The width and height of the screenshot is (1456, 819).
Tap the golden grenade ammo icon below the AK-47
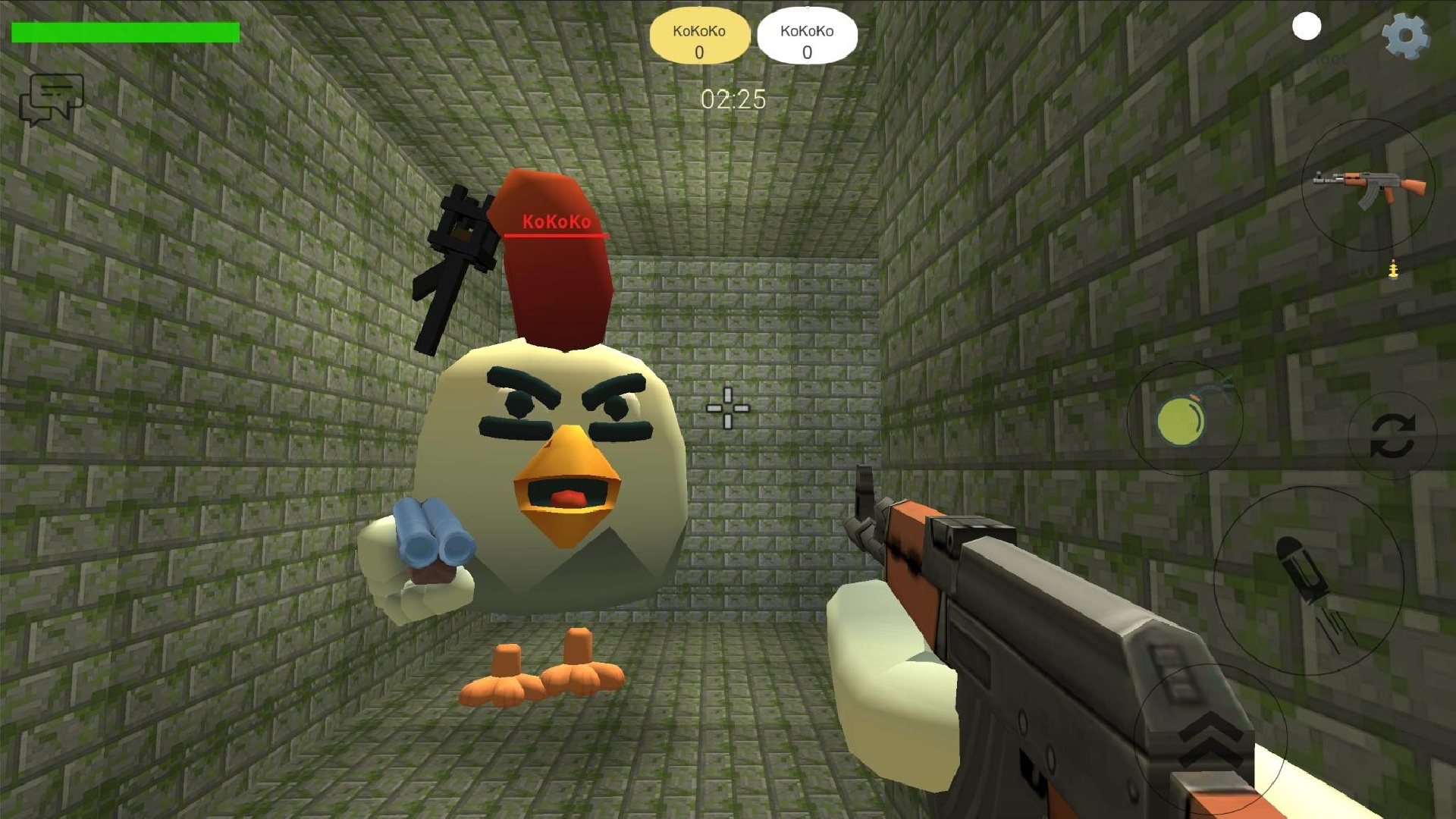coord(1393,269)
